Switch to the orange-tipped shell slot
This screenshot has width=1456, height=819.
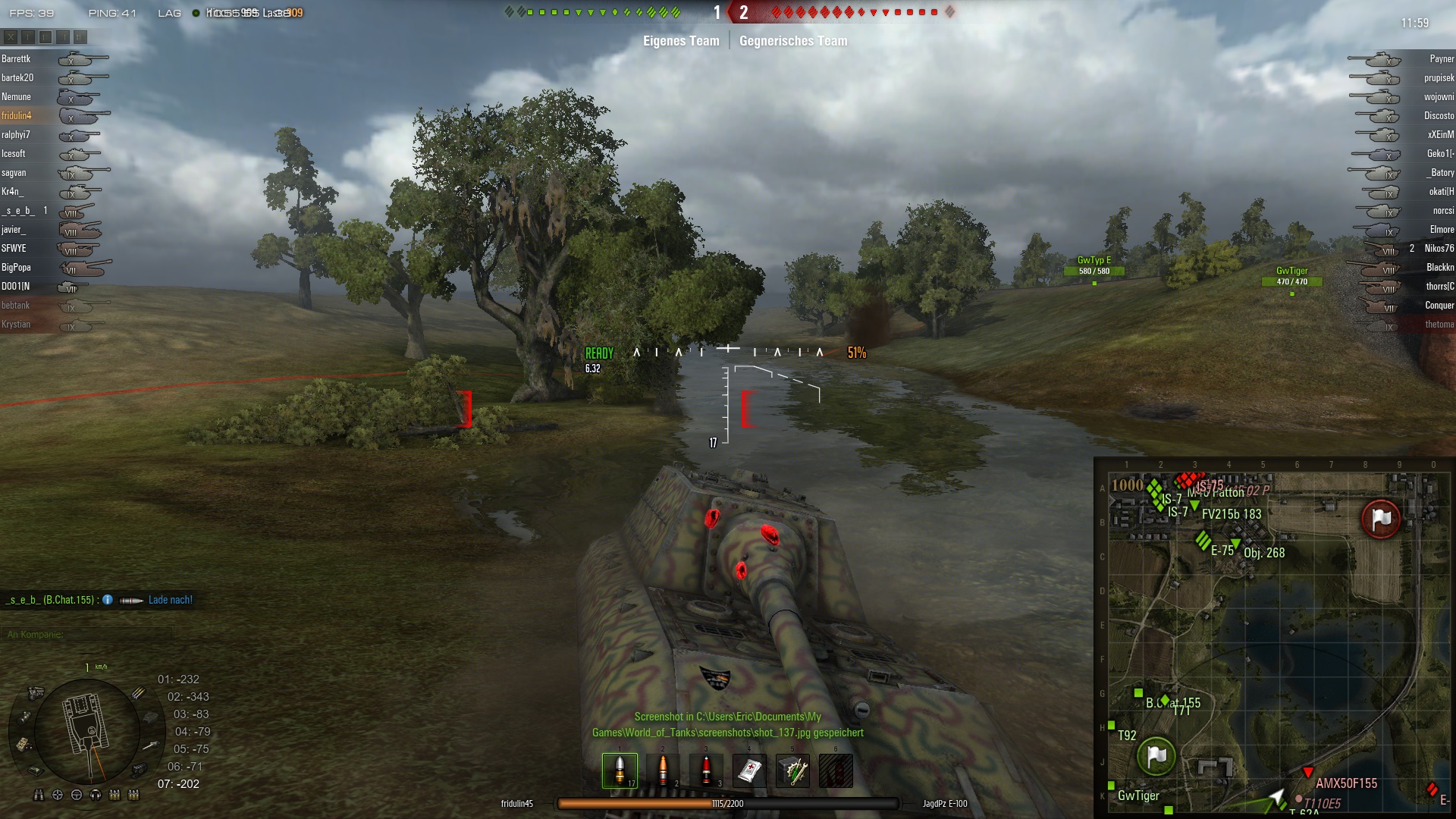pos(663,770)
